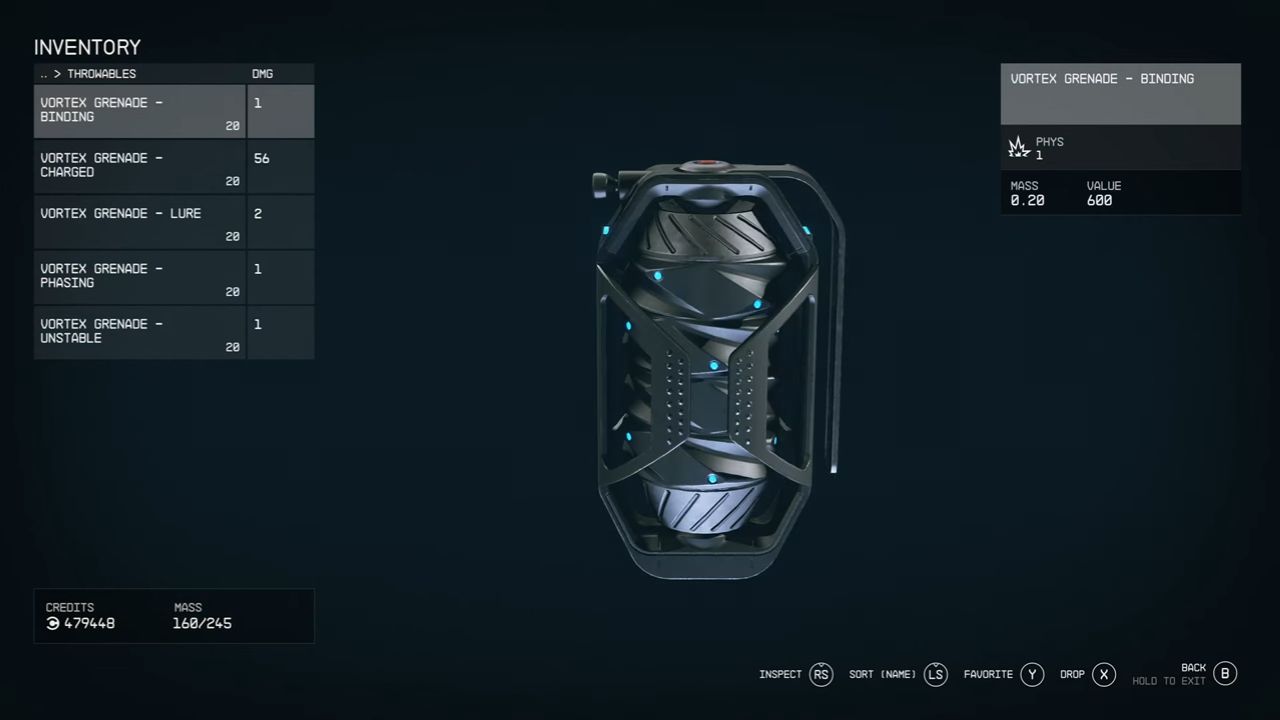Click HOLD TO EXIT text

tap(1168, 680)
